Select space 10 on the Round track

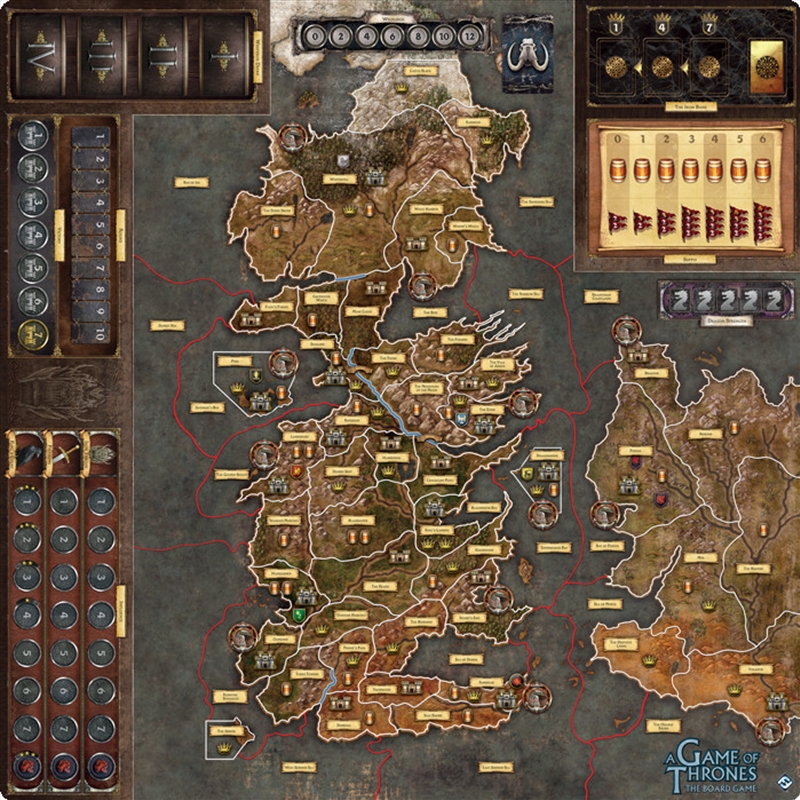pyautogui.click(x=100, y=334)
